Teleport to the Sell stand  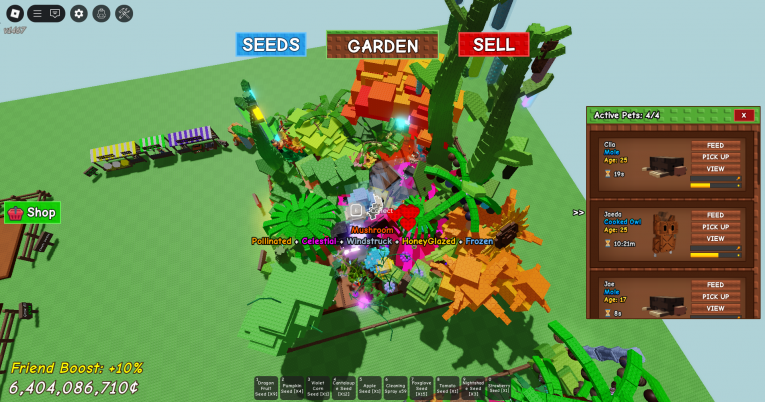tap(493, 45)
